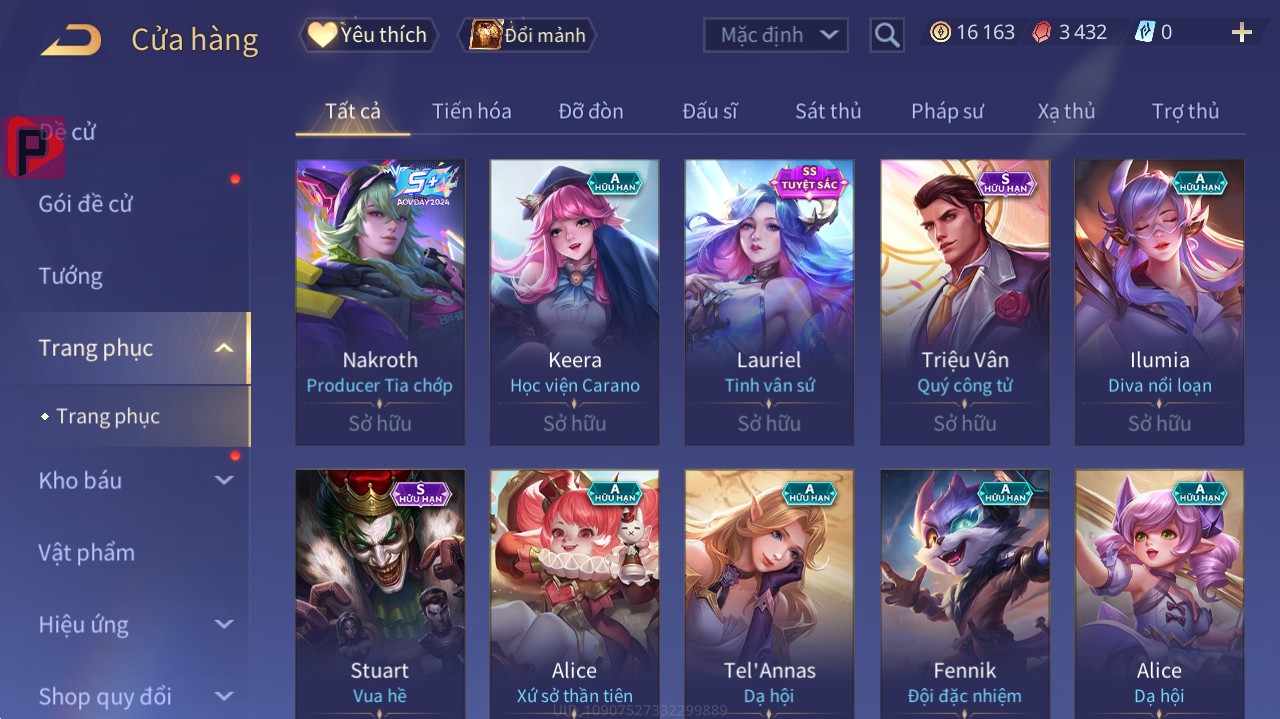
Task: Open the Vật phẩm items section
Action: pos(86,553)
